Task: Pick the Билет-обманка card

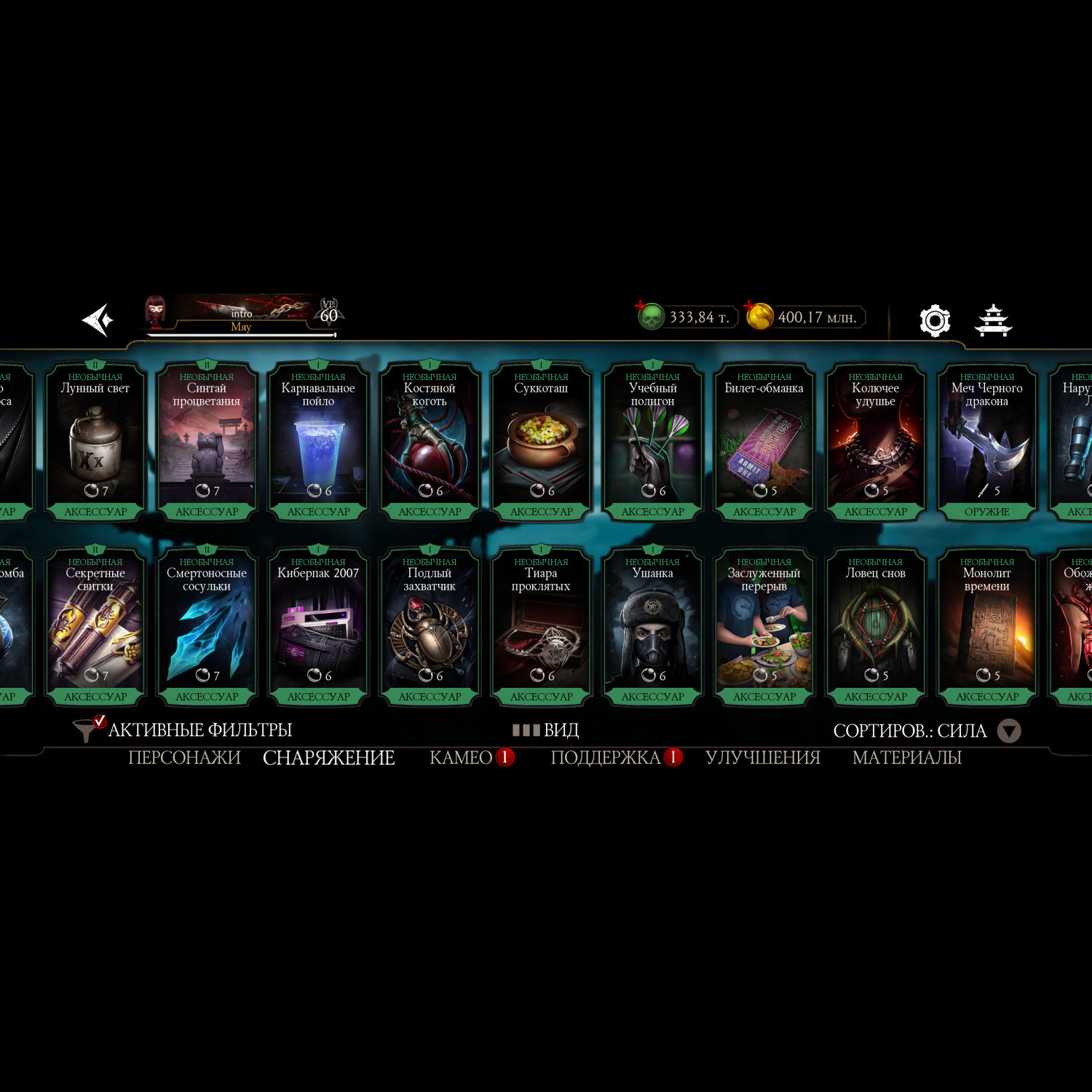Action: point(764,442)
